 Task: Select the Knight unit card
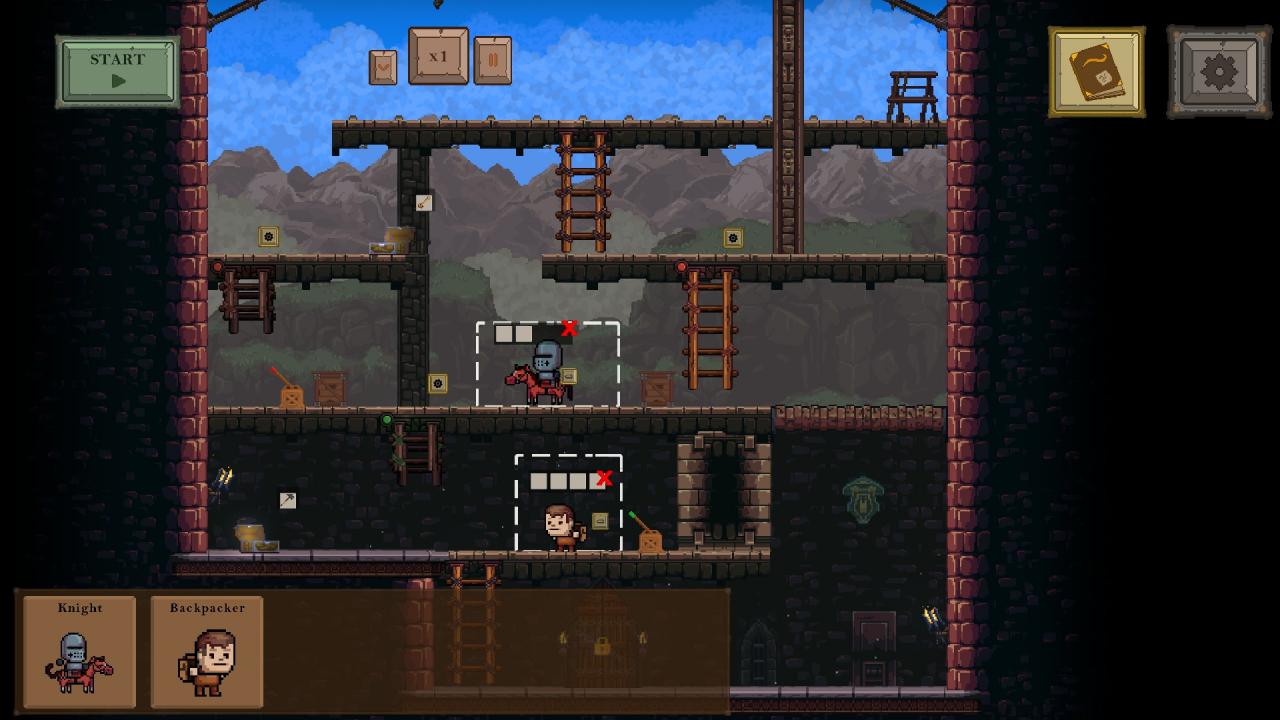coord(80,651)
